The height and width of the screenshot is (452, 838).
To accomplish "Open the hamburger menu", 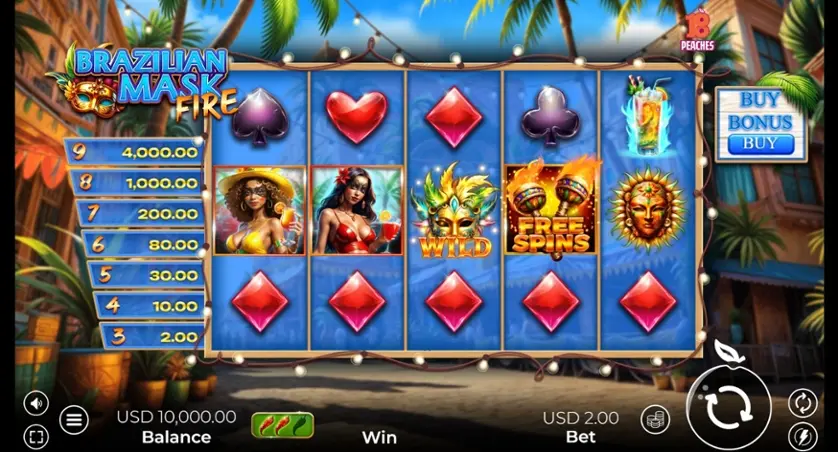I will point(73,420).
